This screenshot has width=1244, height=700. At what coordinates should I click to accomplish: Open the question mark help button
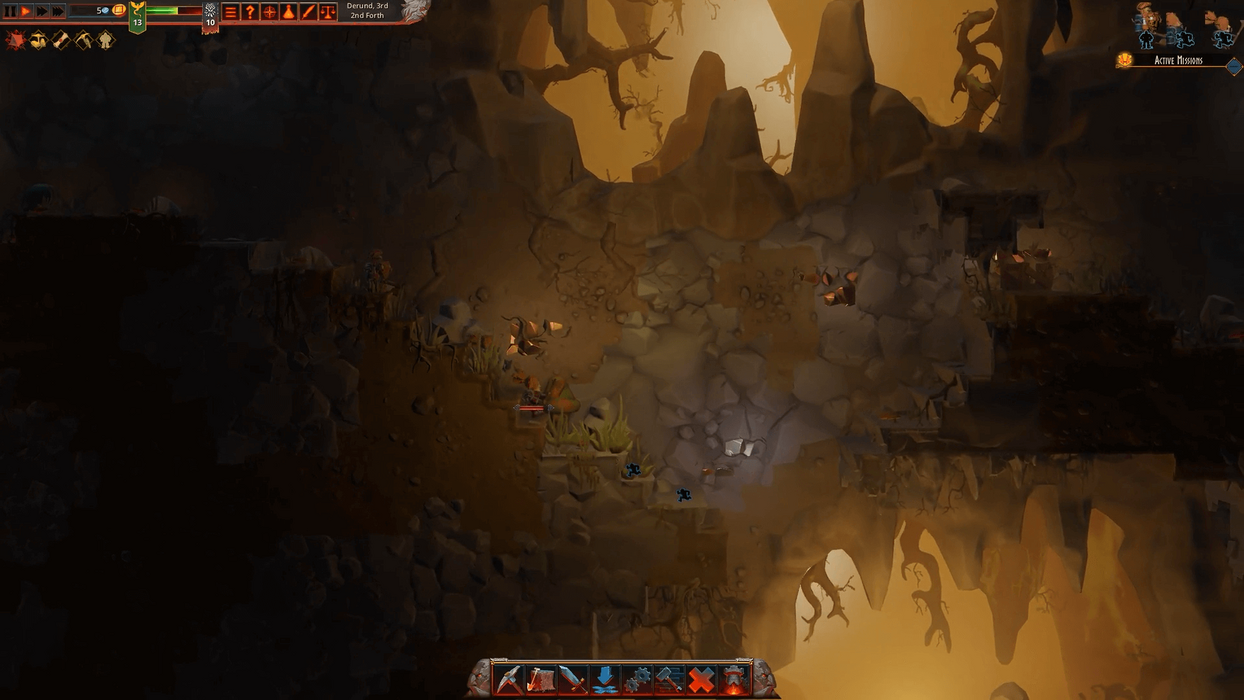pos(250,12)
